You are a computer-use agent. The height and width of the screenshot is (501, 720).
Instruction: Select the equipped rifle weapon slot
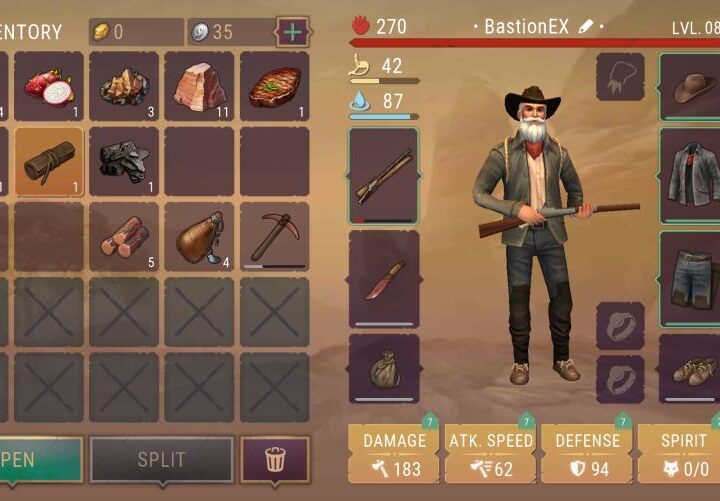click(384, 176)
